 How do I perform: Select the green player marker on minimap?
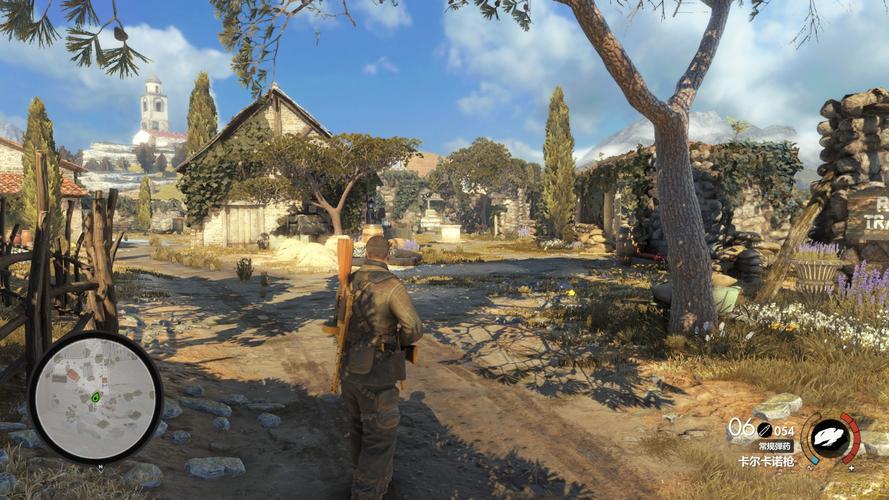click(96, 397)
